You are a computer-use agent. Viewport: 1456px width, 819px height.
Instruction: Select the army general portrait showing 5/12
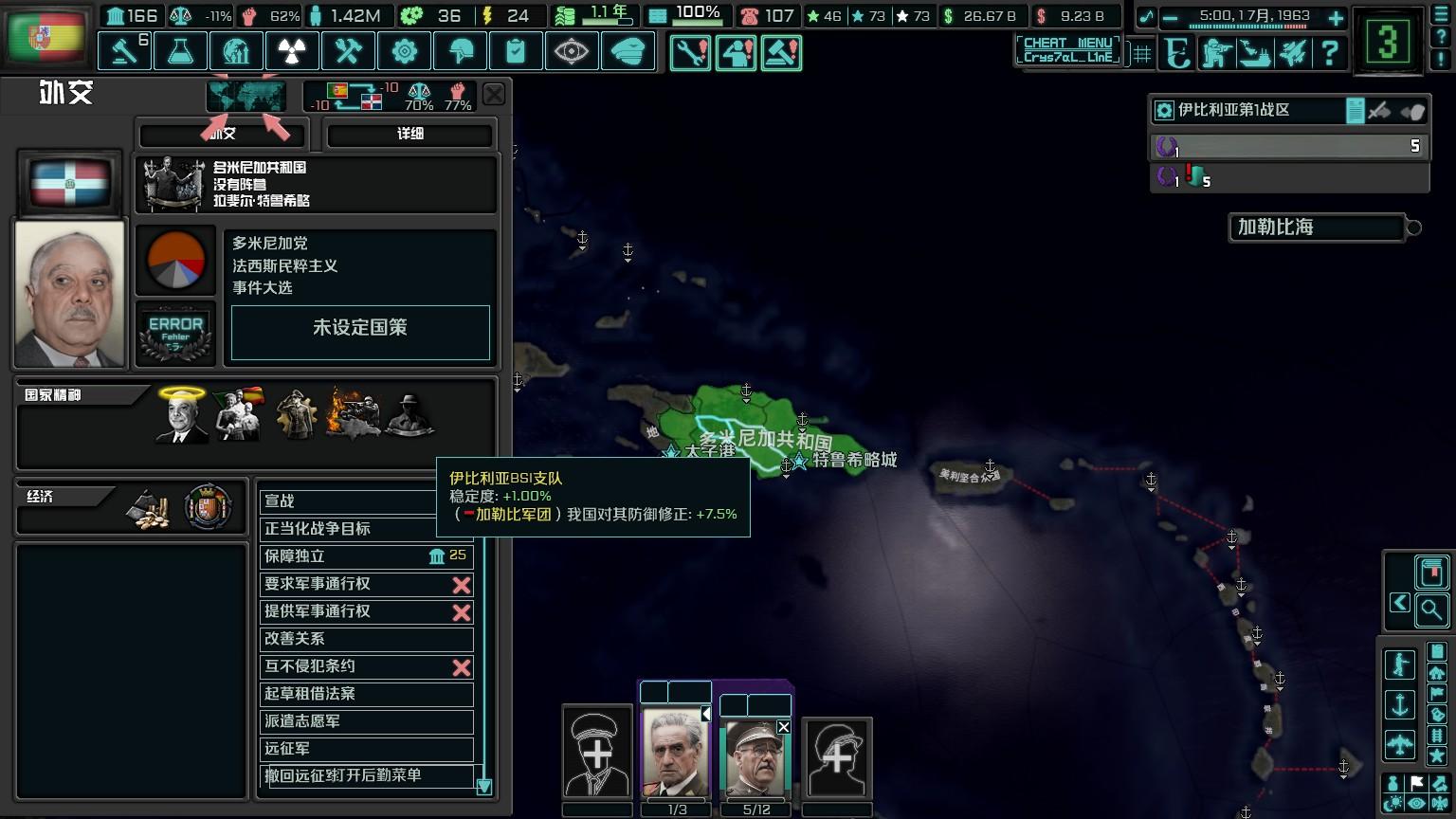click(755, 756)
